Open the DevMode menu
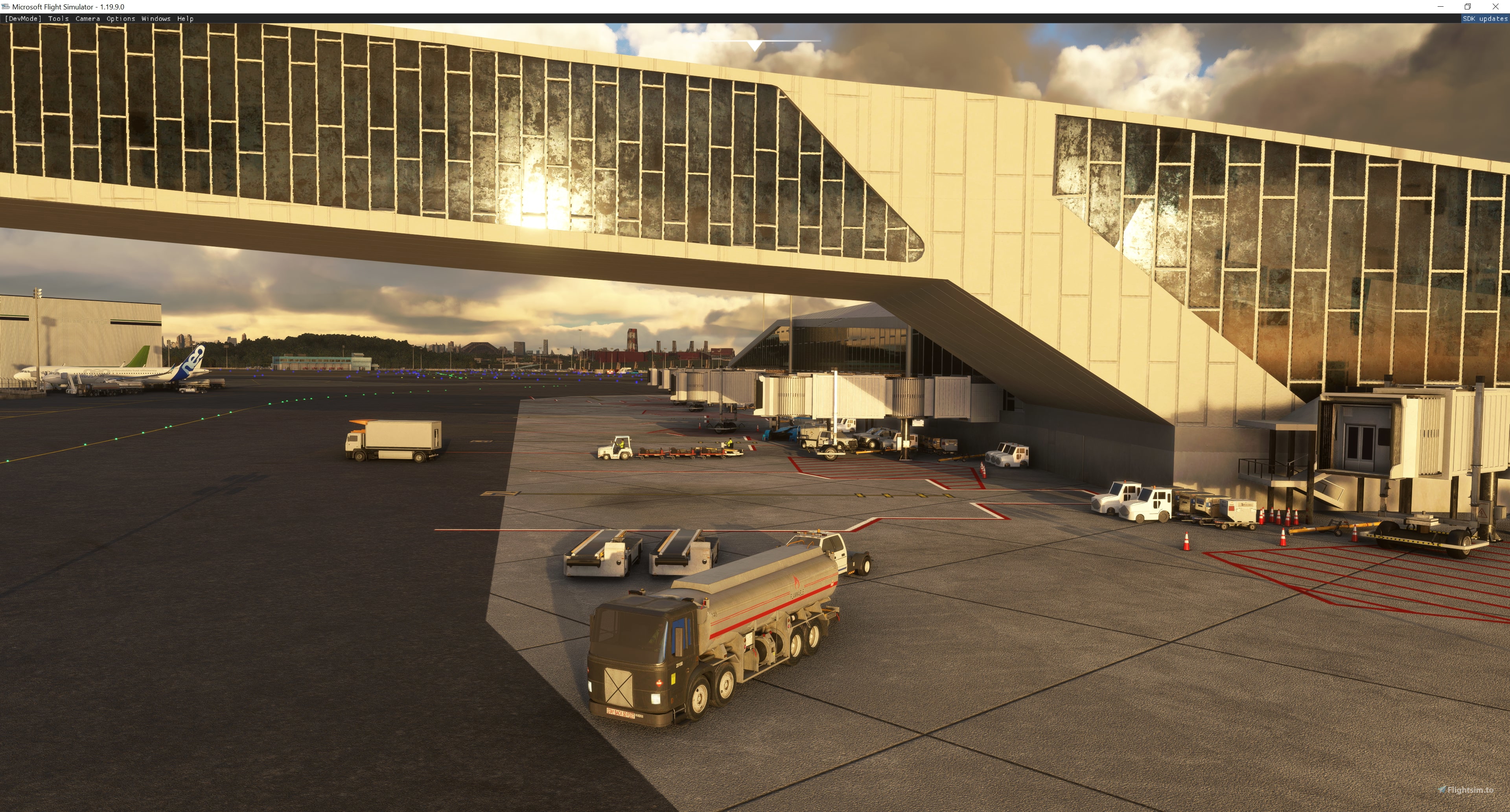Image resolution: width=1510 pixels, height=812 pixels. tap(23, 19)
